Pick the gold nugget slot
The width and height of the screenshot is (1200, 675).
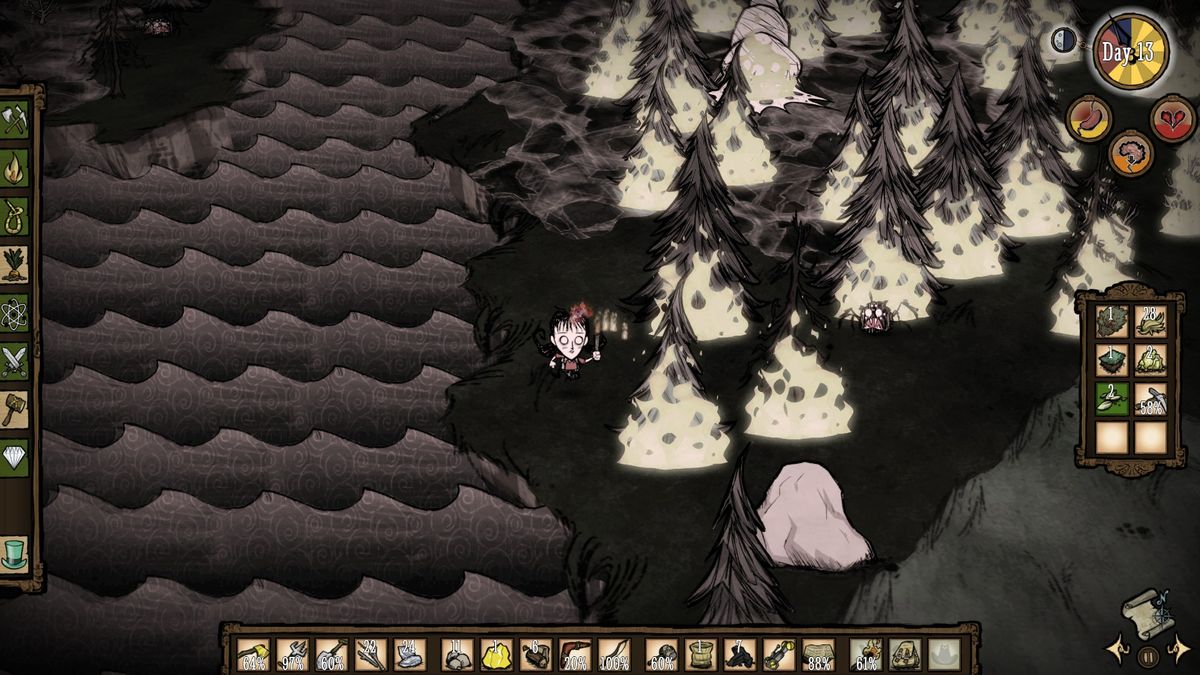496,653
